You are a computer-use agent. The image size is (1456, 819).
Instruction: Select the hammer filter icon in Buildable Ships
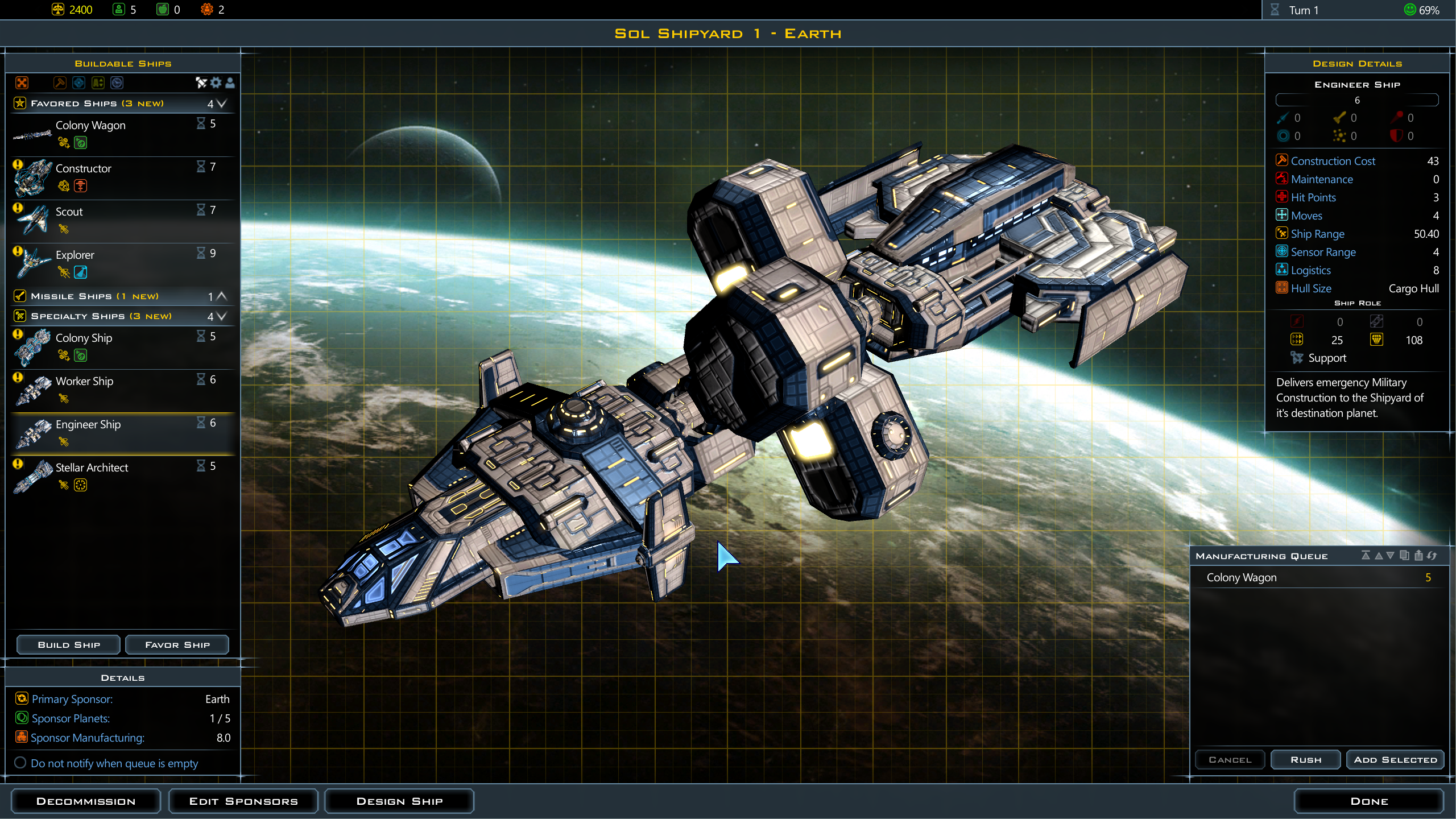coord(60,83)
